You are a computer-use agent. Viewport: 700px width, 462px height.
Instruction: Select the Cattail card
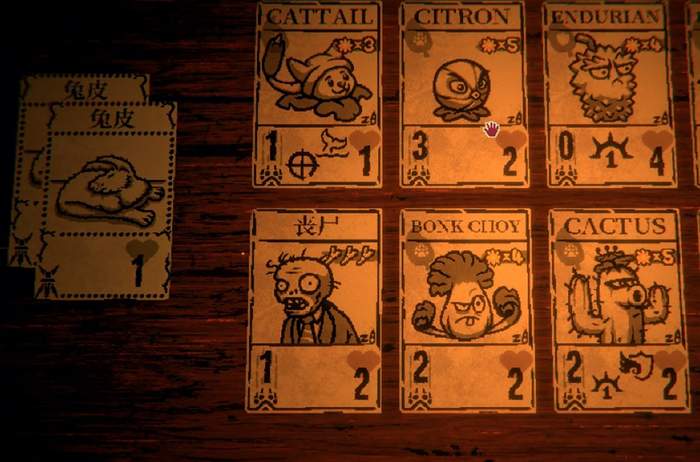point(318,95)
